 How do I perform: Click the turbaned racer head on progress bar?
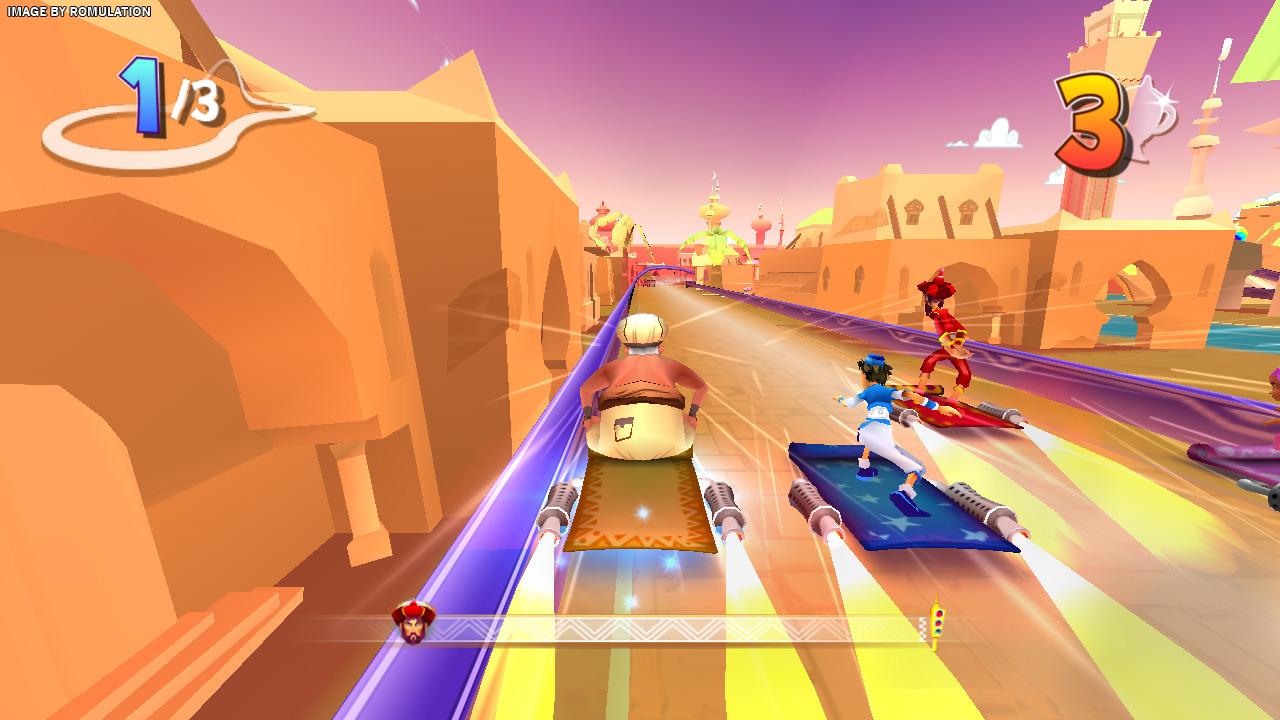coord(413,622)
